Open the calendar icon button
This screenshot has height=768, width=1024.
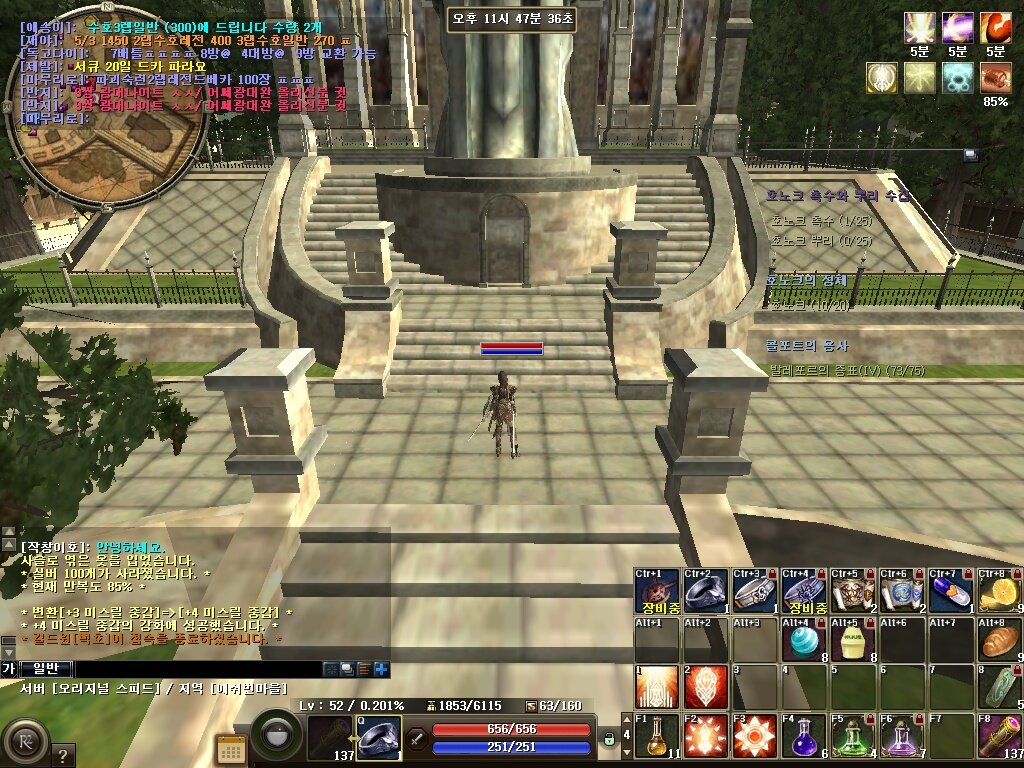tap(232, 749)
